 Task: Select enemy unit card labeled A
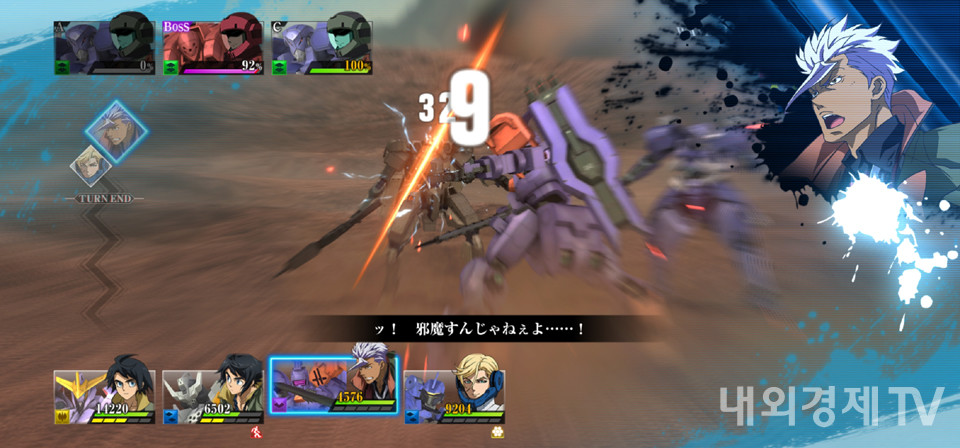click(104, 45)
